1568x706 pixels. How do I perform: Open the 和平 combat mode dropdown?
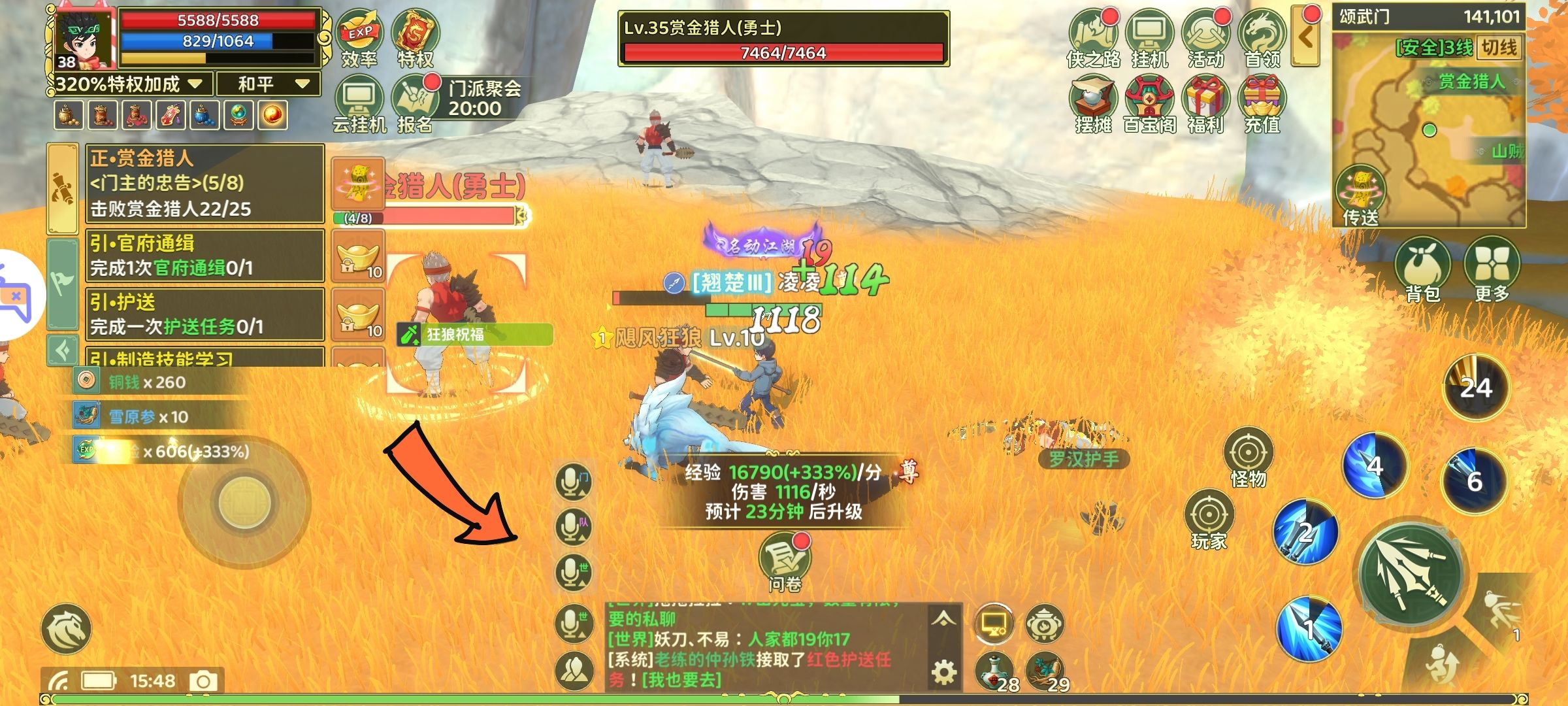(x=269, y=84)
